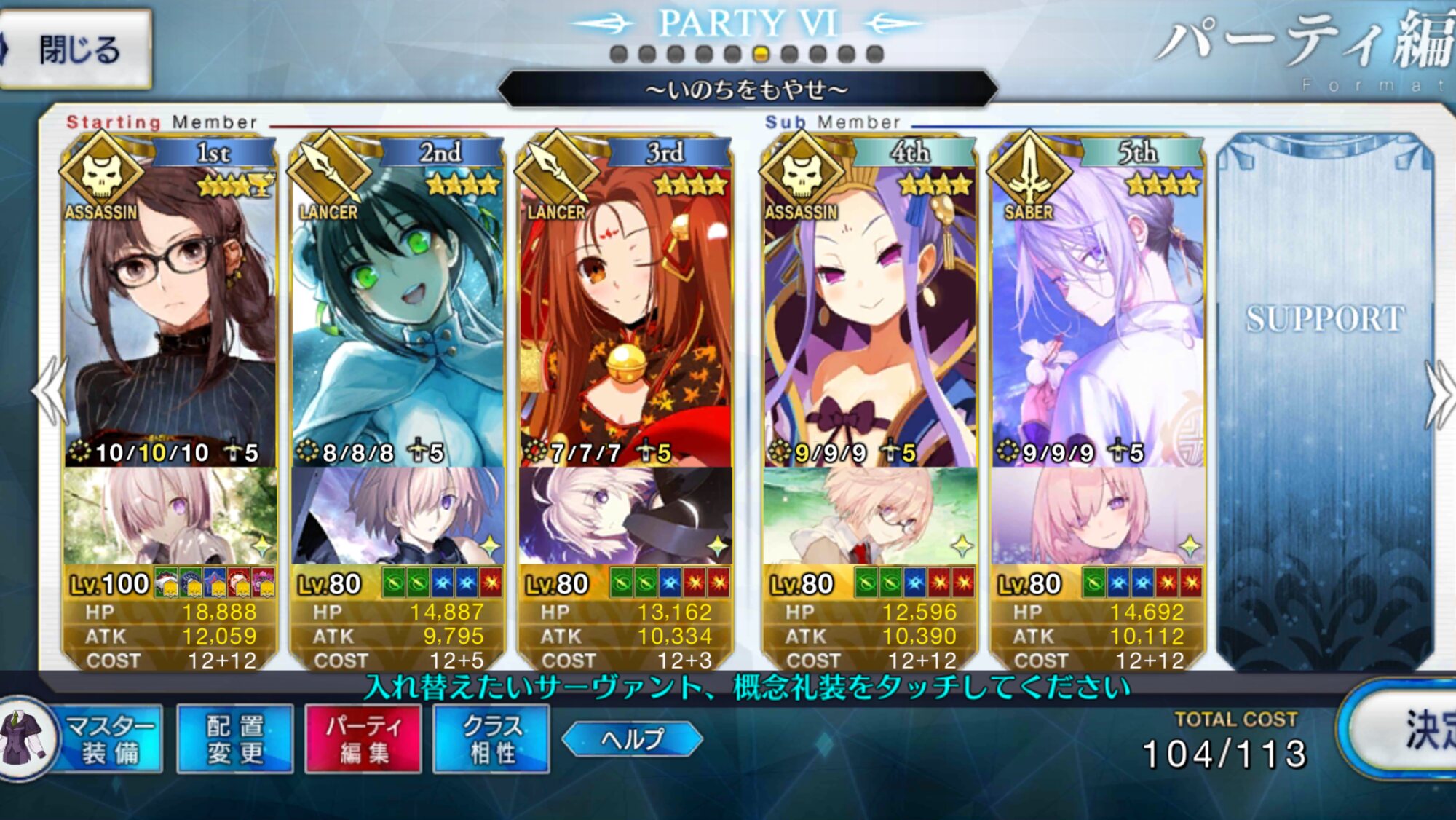Select the highlighted yellow party page dot
Viewport: 1456px width, 820px height.
[x=761, y=54]
